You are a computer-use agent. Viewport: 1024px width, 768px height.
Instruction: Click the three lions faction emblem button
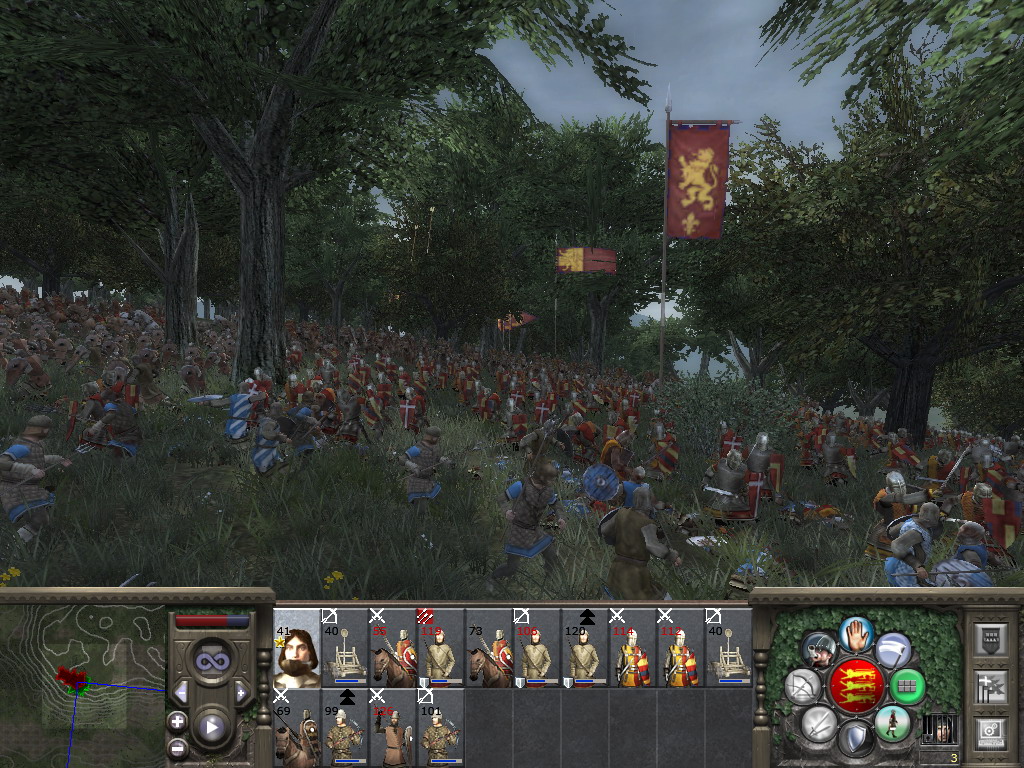click(856, 686)
